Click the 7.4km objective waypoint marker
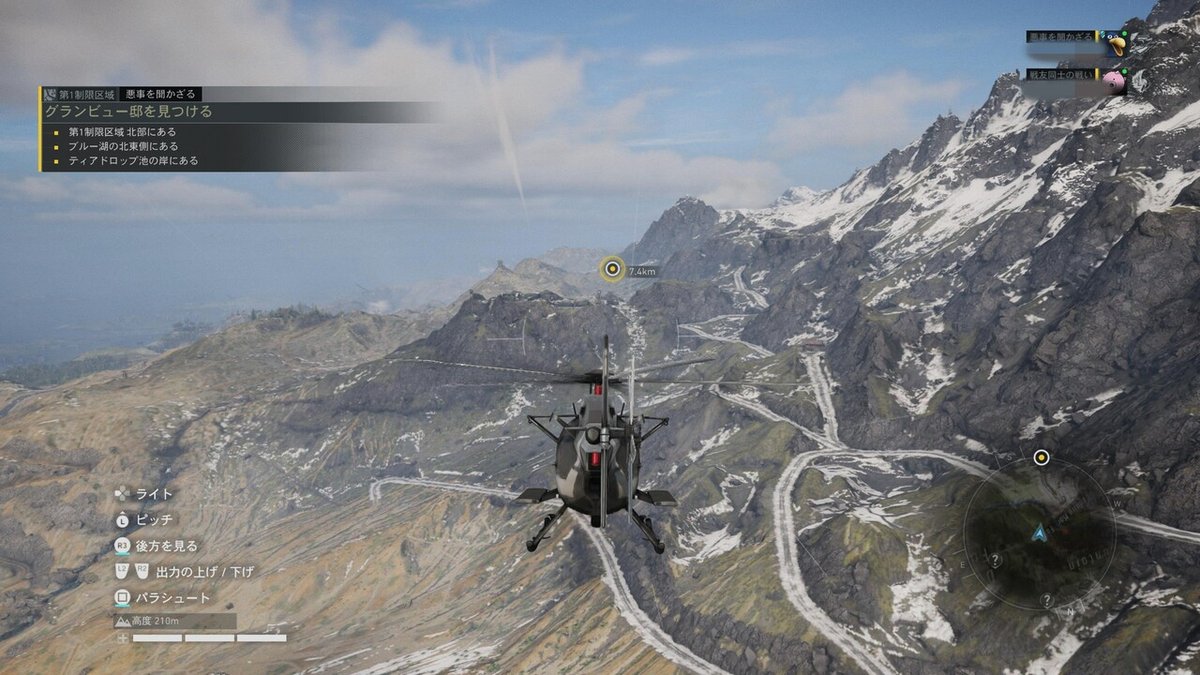Viewport: 1200px width, 675px height. [612, 269]
